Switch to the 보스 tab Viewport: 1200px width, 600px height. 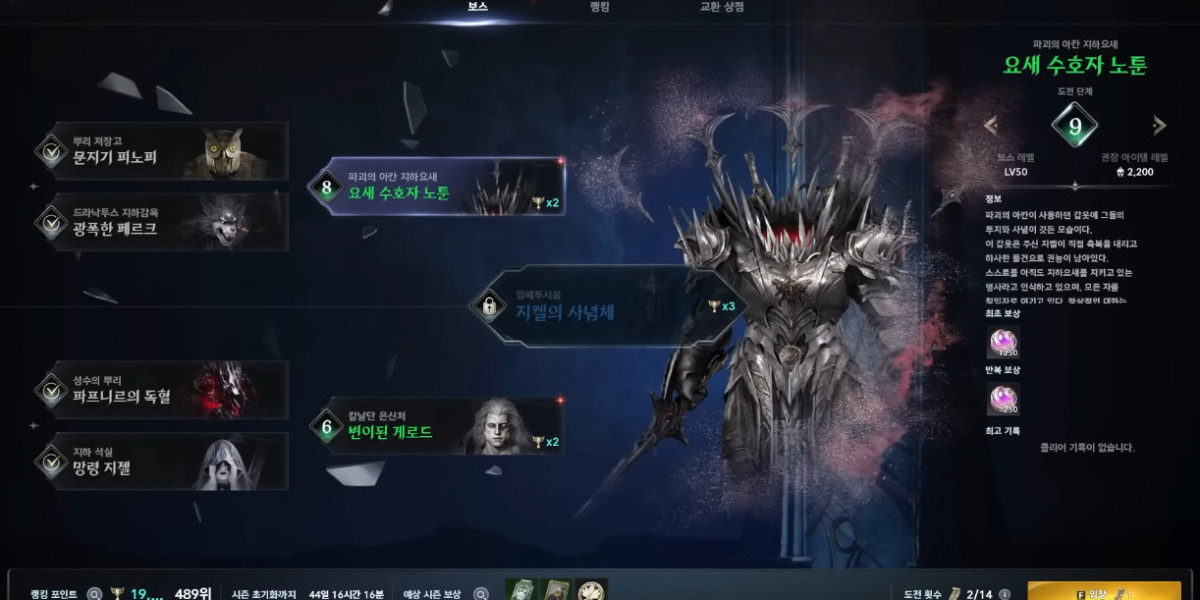click(478, 7)
